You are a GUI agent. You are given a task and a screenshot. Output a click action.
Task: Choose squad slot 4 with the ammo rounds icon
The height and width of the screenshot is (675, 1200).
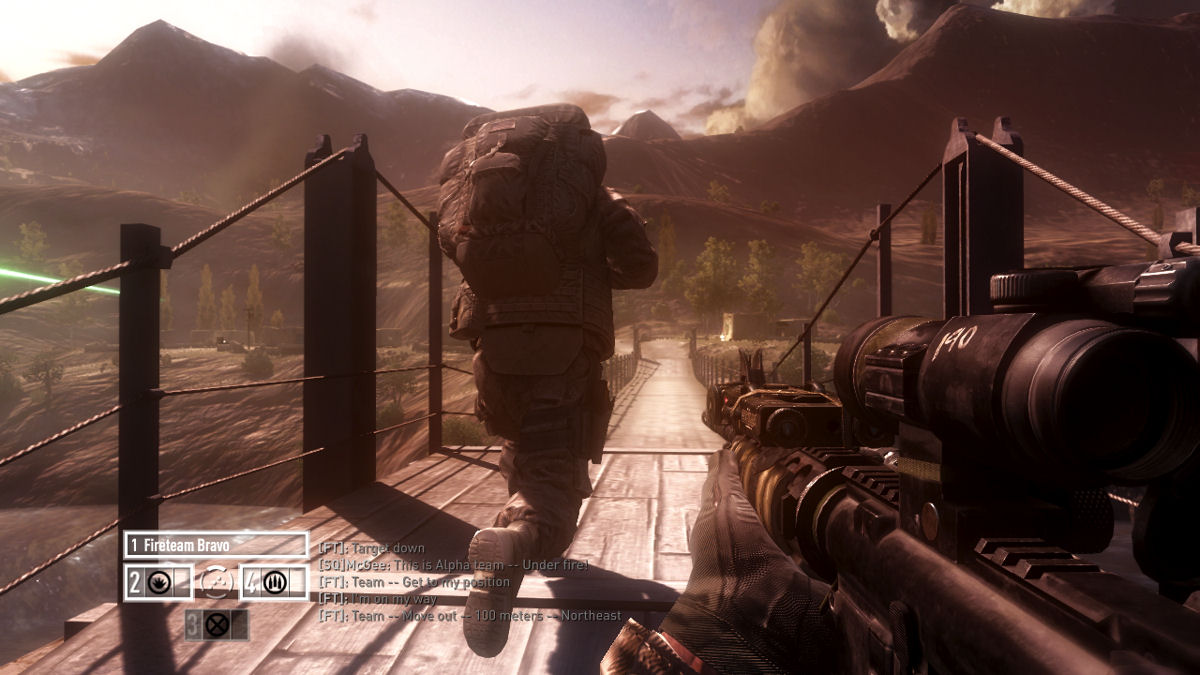pos(273,582)
